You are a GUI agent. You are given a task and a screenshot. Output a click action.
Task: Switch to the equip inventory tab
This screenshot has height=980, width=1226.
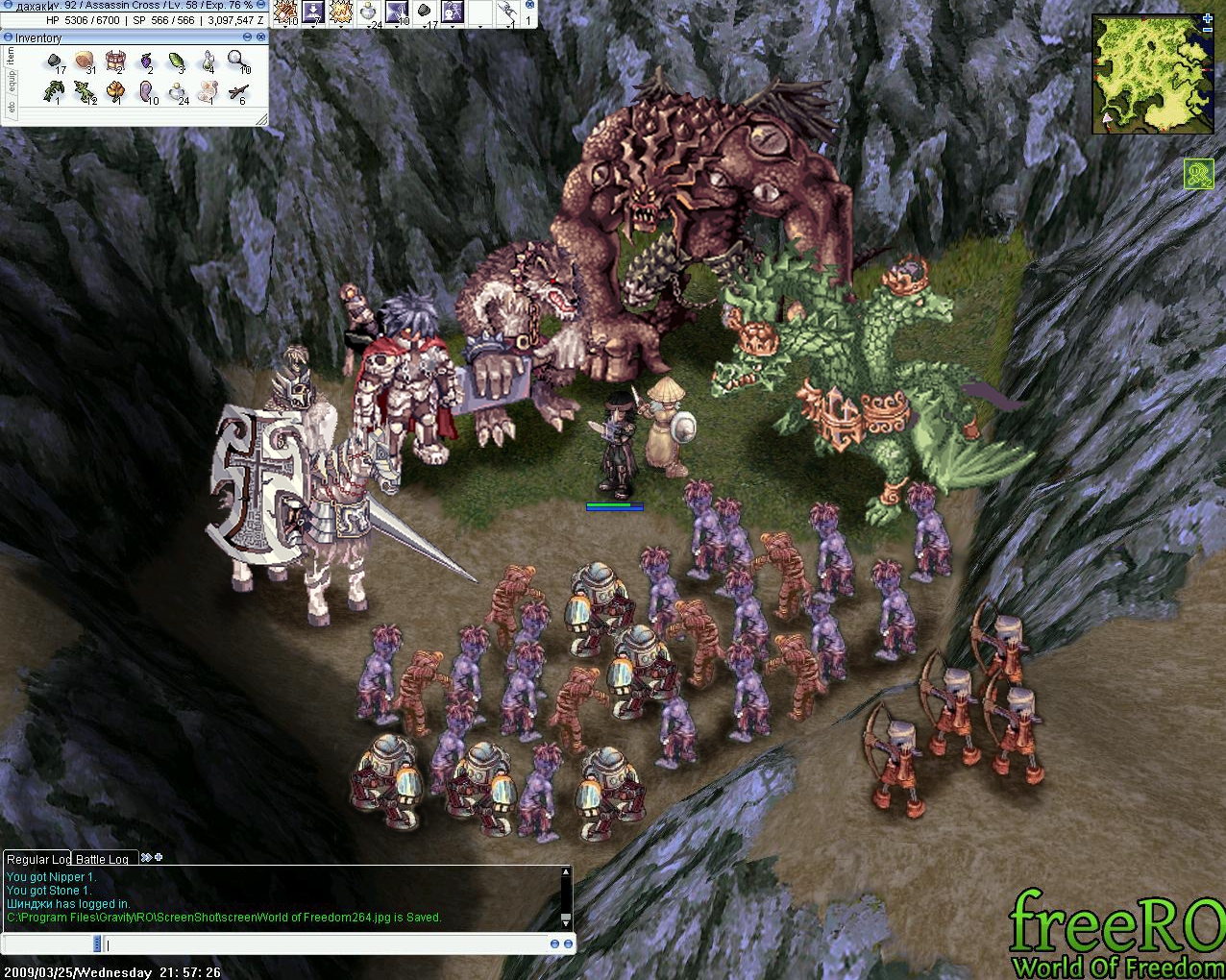(x=11, y=82)
